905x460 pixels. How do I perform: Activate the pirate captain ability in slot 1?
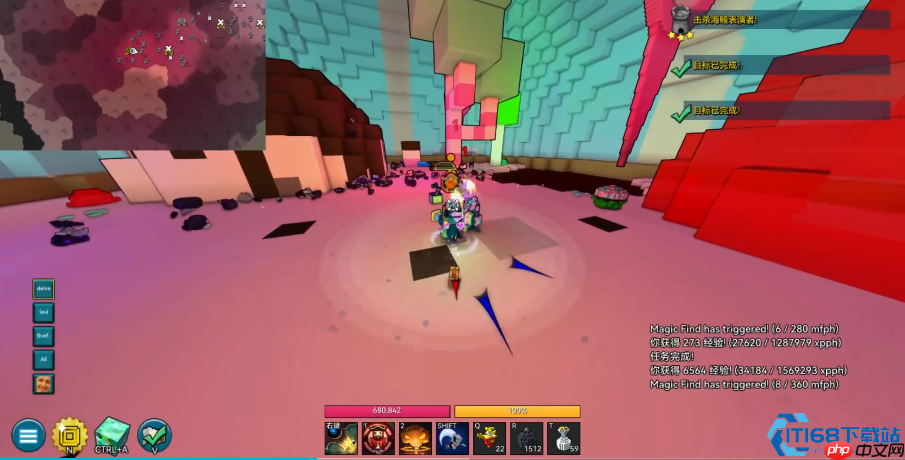(377, 438)
